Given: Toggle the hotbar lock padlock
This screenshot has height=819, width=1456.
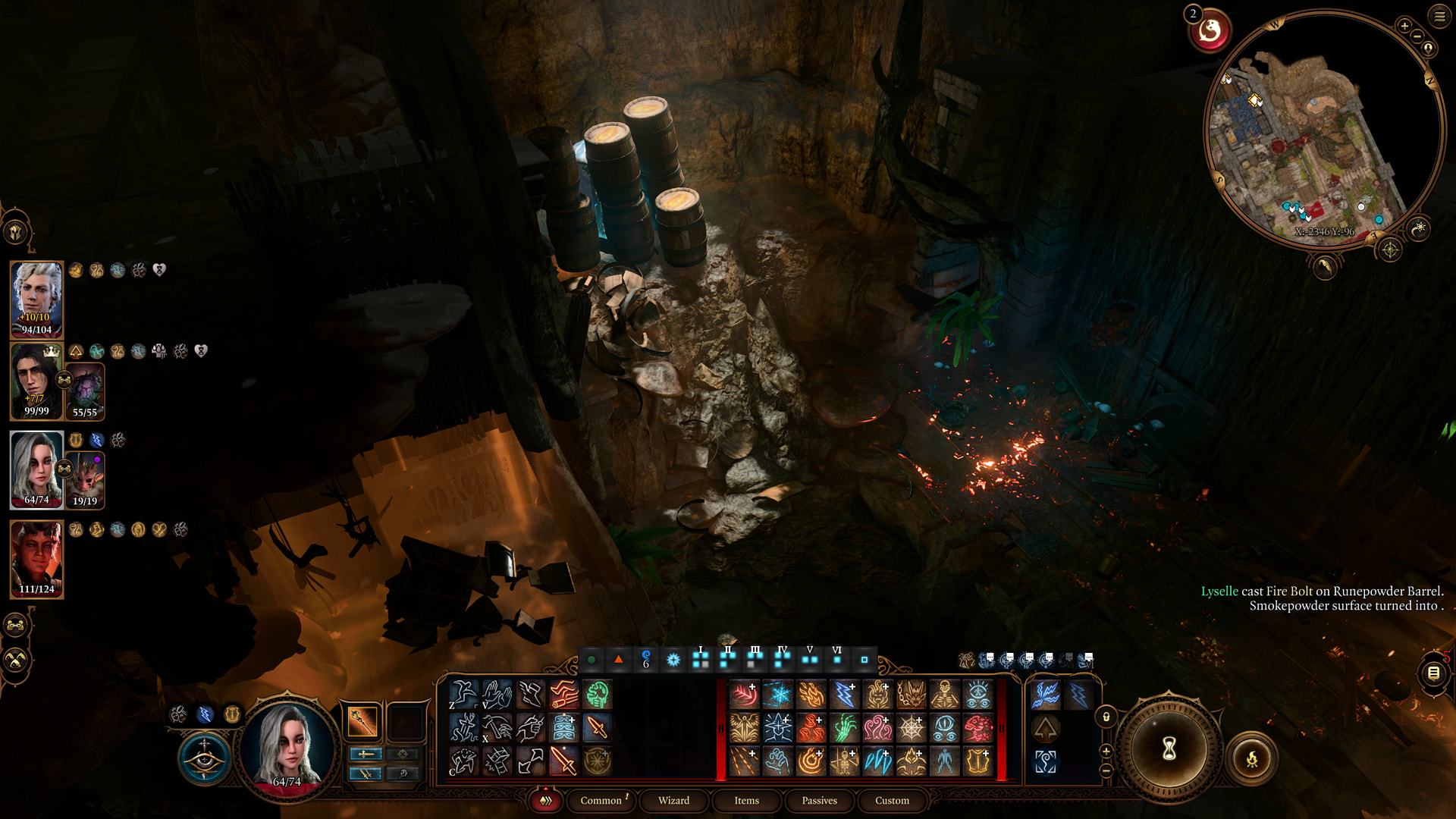Looking at the screenshot, I should pyautogui.click(x=1106, y=717).
